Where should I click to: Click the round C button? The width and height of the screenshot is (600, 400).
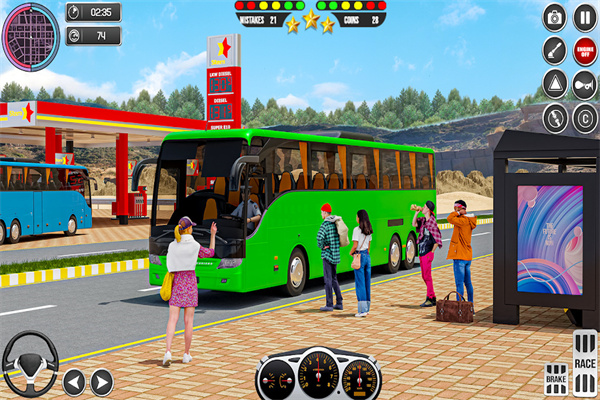[585, 117]
